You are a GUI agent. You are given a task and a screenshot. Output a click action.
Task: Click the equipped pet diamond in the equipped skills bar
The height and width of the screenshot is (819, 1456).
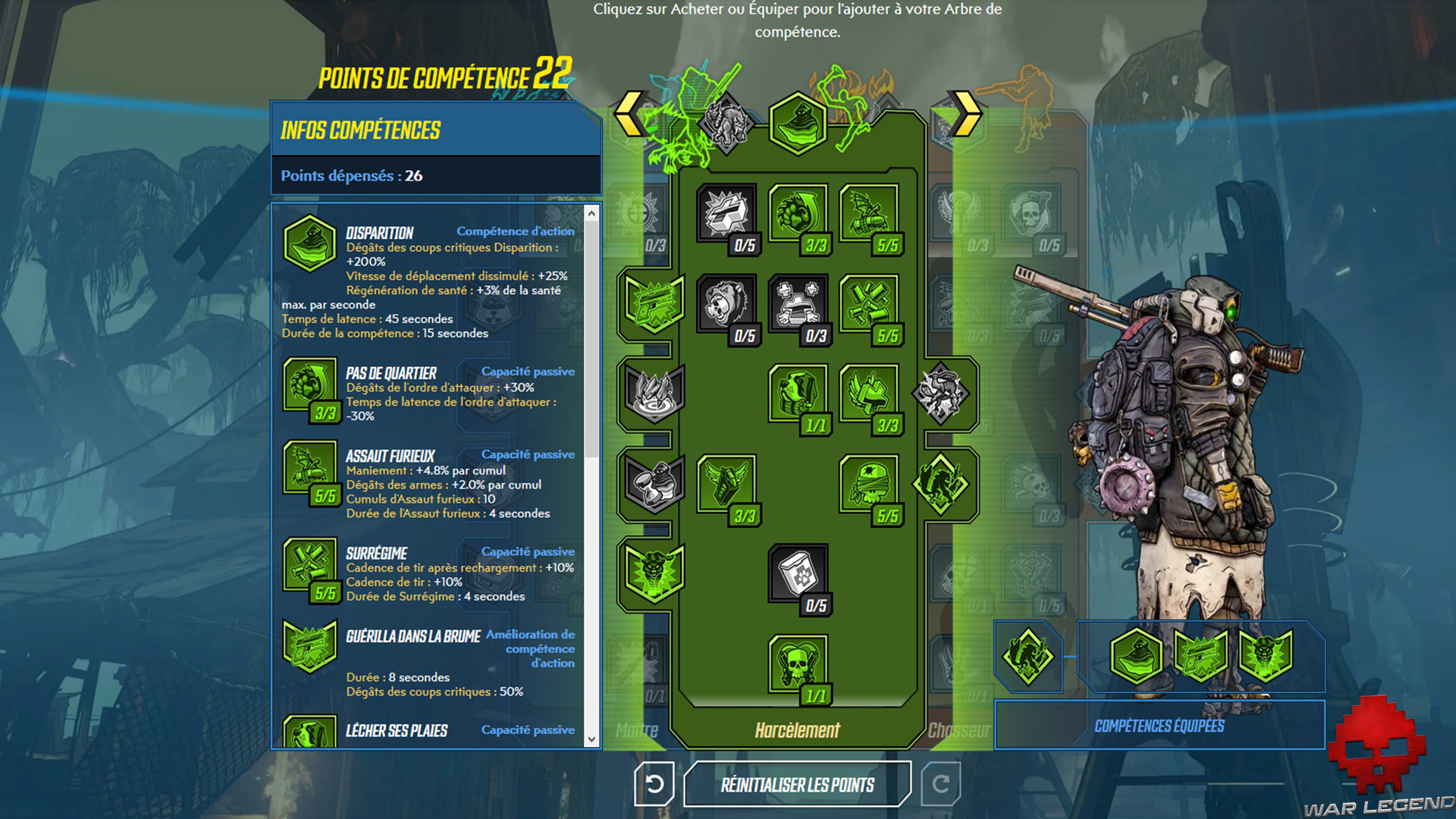(x=1028, y=657)
